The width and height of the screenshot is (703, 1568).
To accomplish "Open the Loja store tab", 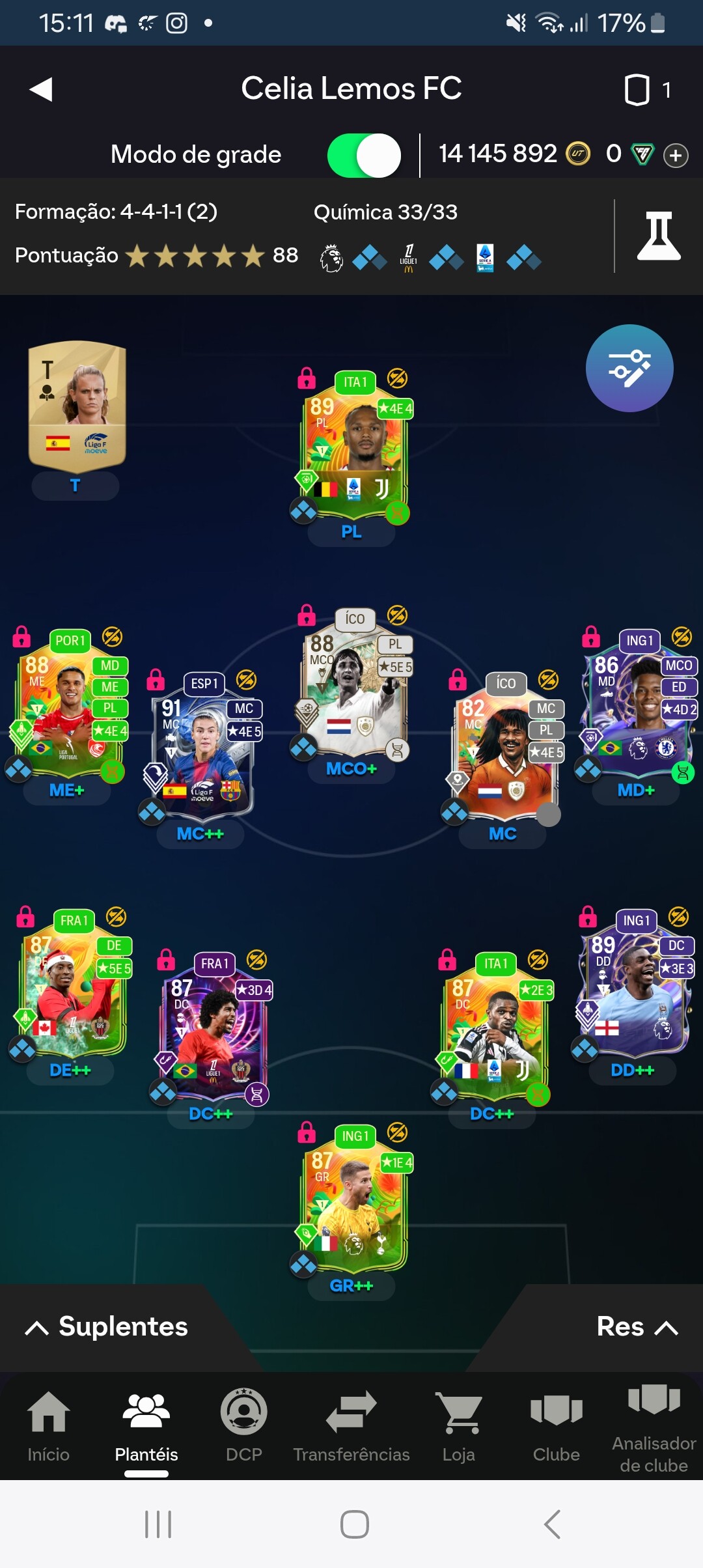I will pos(459,1426).
